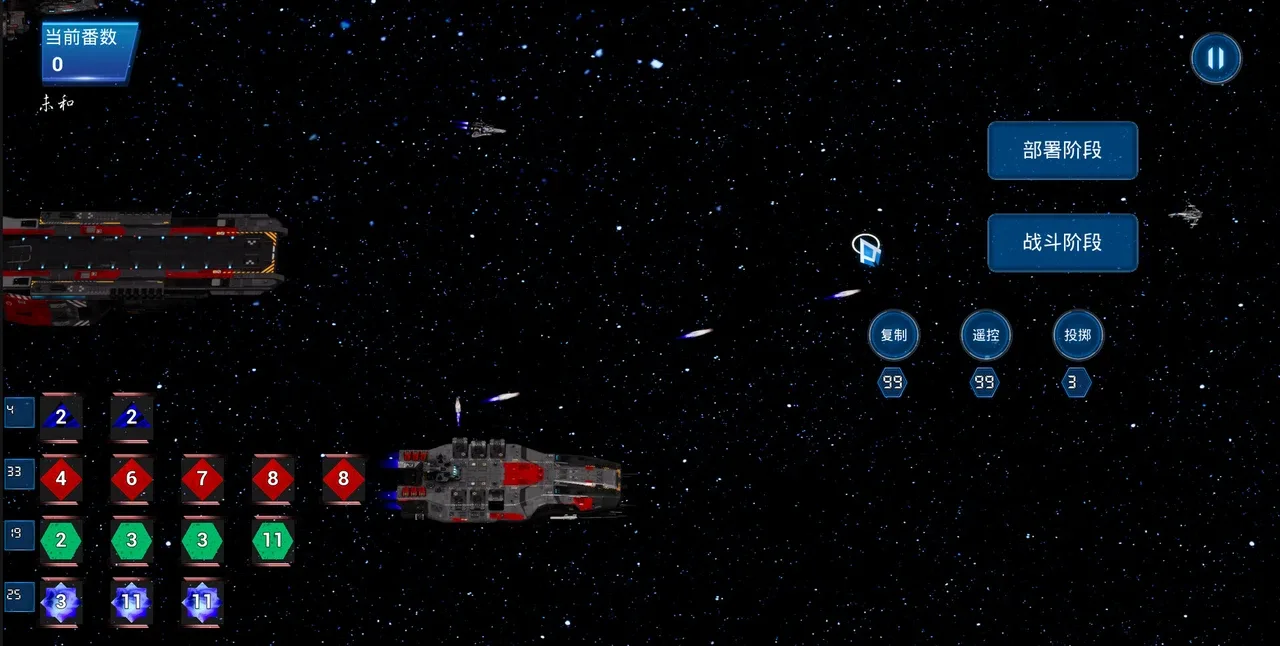1280x646 pixels.
Task: Select the 部署阶段 (deploy phase) button
Action: [1062, 151]
